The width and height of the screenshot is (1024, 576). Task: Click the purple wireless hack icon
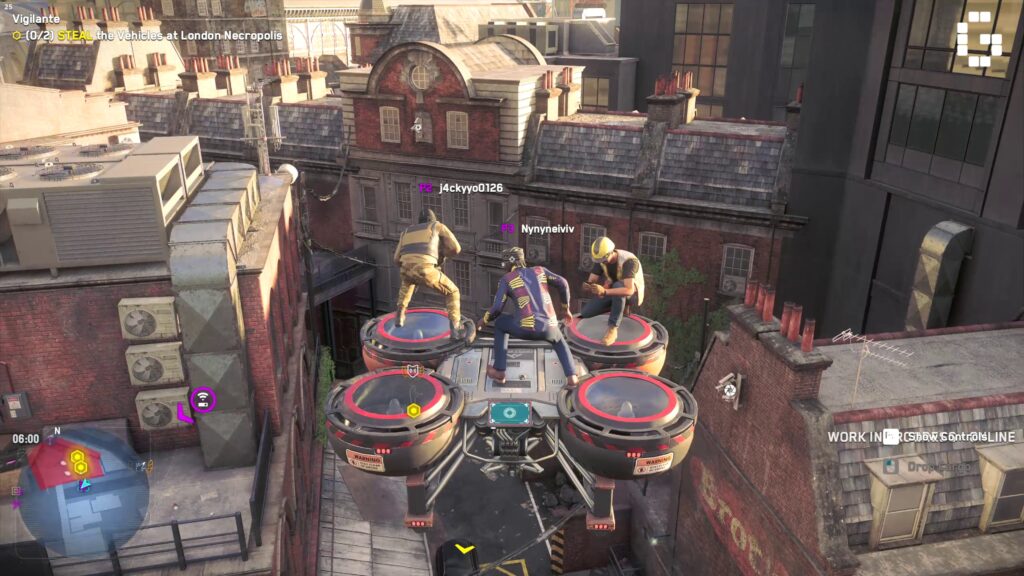203,400
